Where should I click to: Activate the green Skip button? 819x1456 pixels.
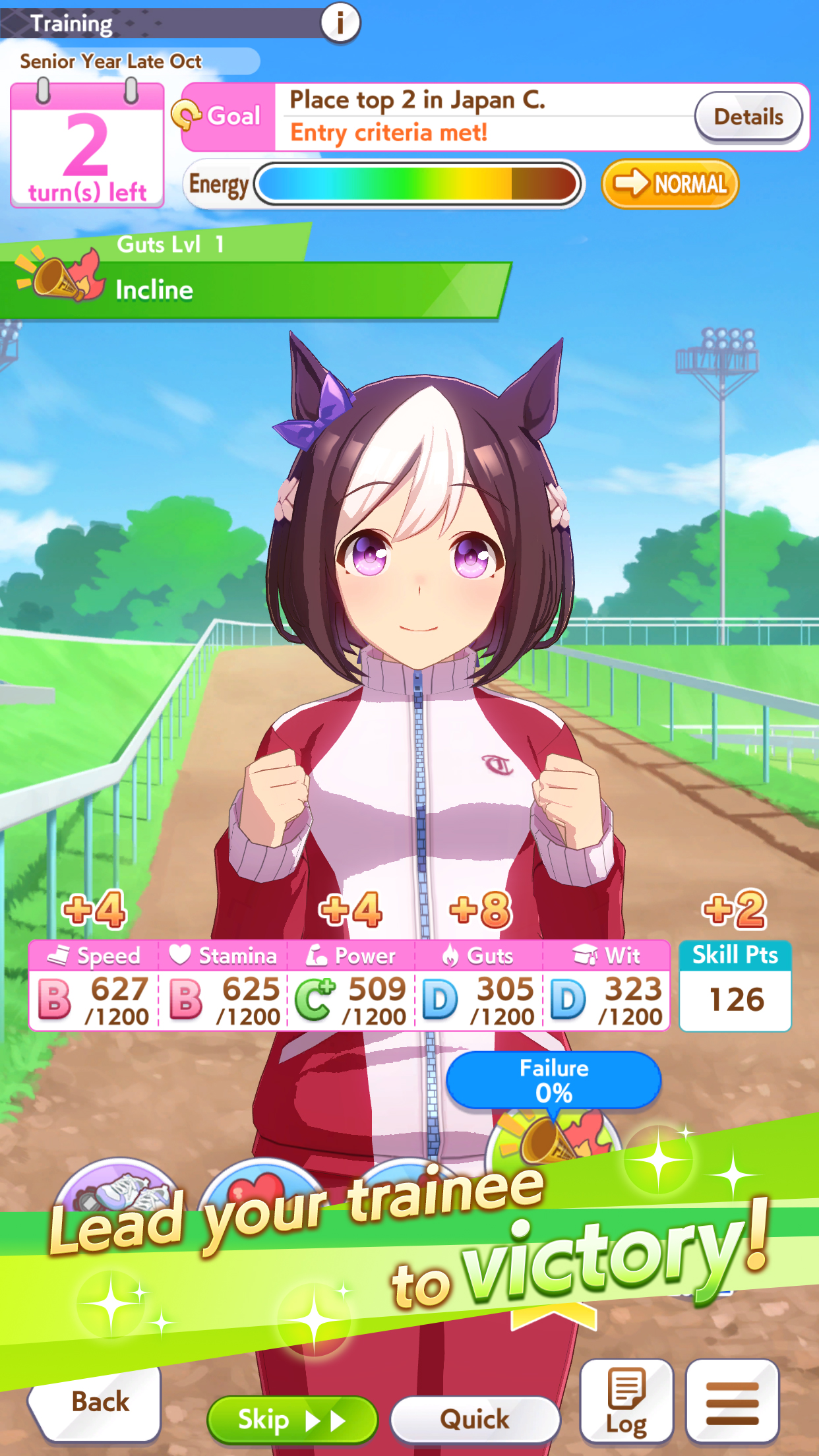(x=291, y=1419)
